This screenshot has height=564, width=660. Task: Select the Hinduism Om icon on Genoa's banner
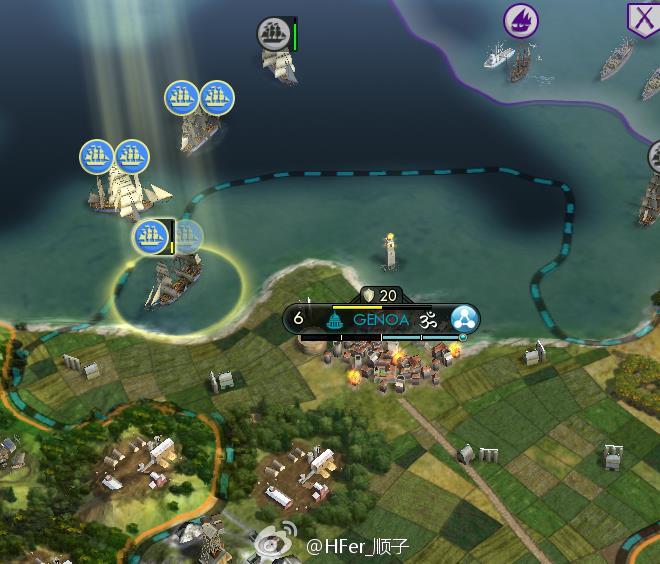pyautogui.click(x=430, y=320)
